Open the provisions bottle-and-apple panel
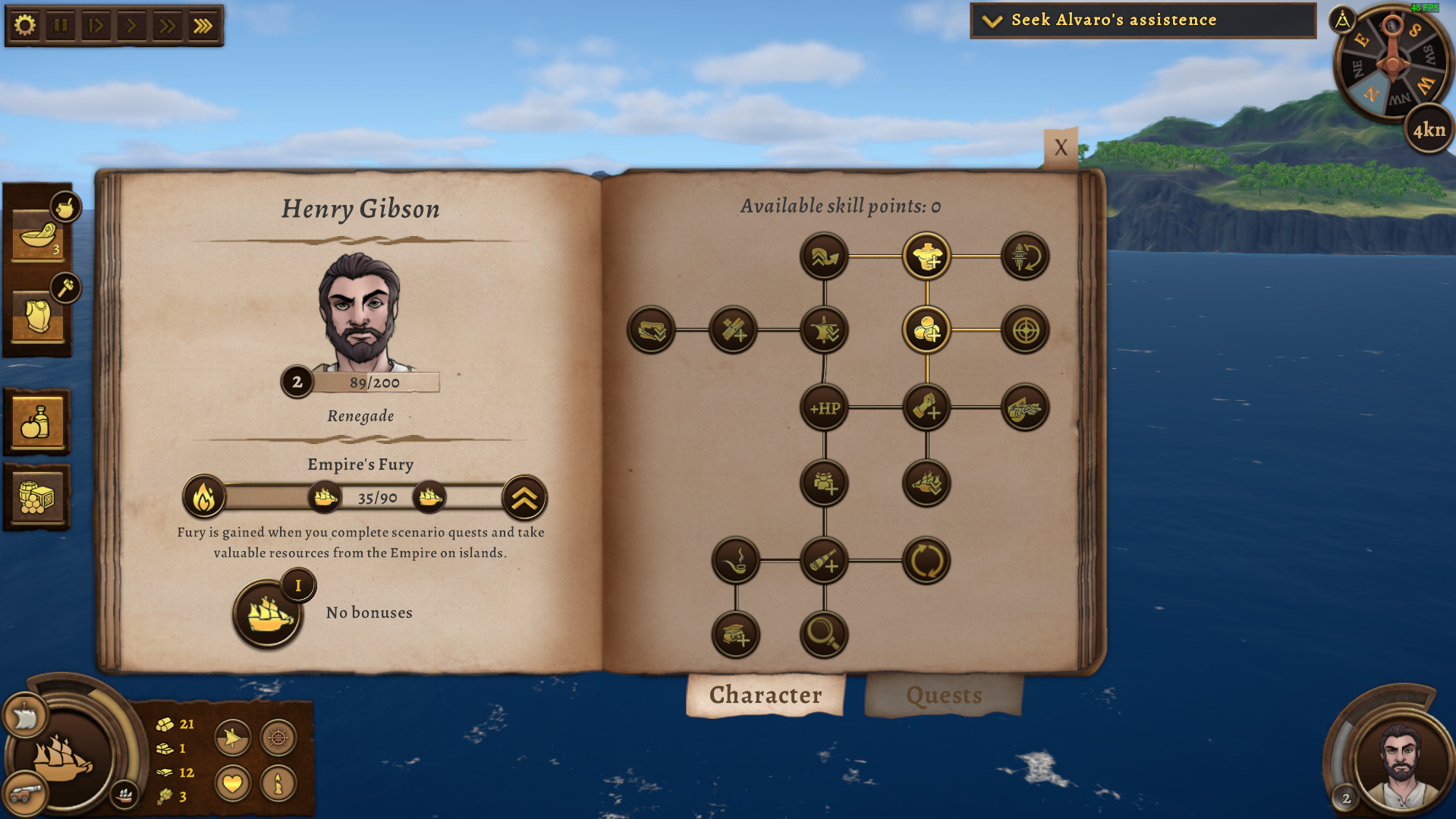1456x819 pixels. coord(37,423)
